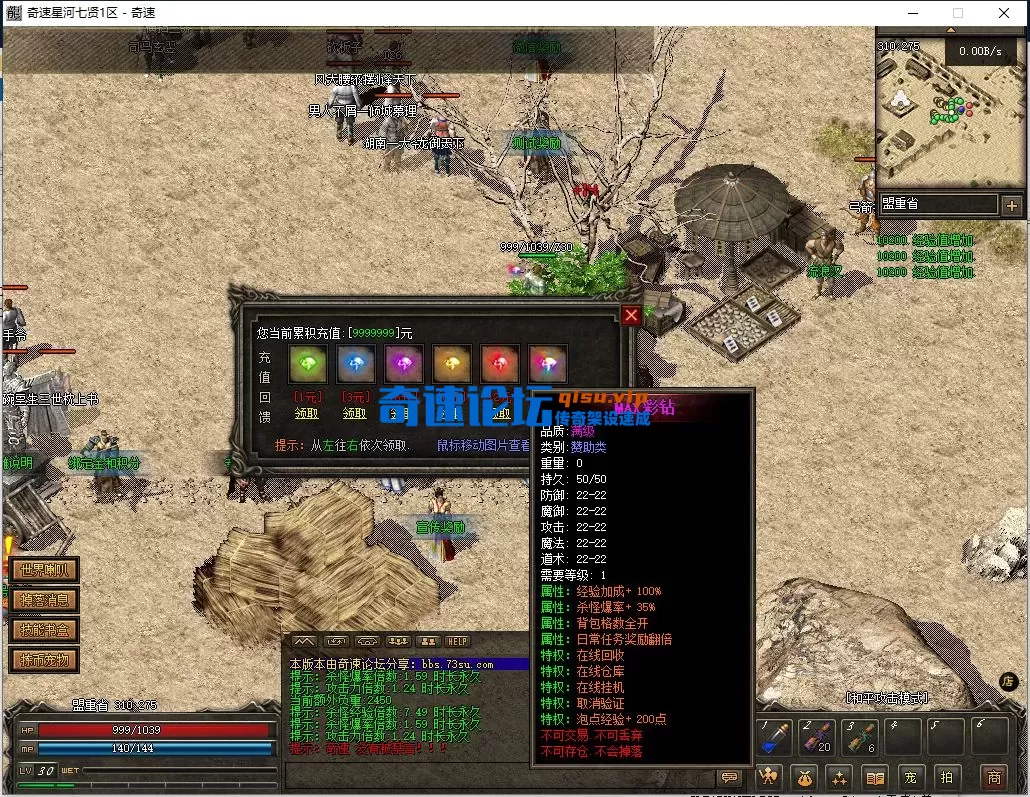Open the 掉落消息 drop messages panel
The height and width of the screenshot is (797, 1030).
pos(44,600)
